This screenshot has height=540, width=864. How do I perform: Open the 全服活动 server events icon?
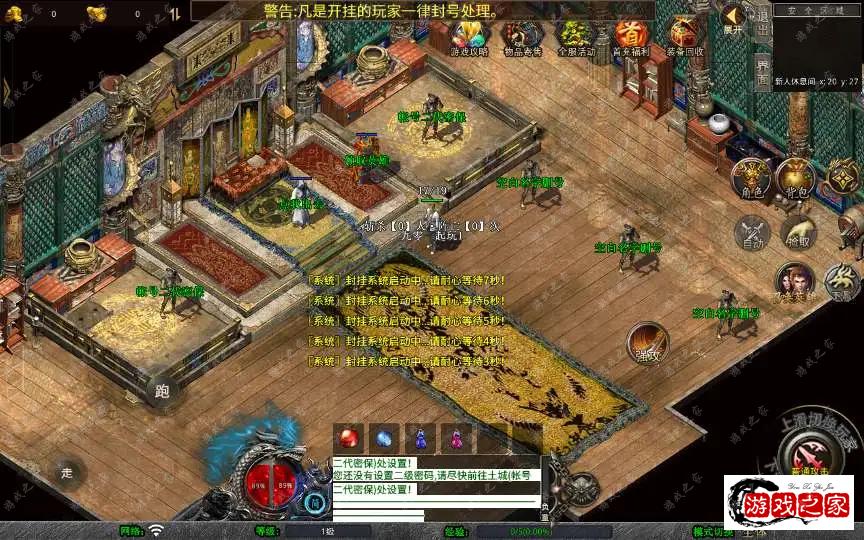pos(576,37)
